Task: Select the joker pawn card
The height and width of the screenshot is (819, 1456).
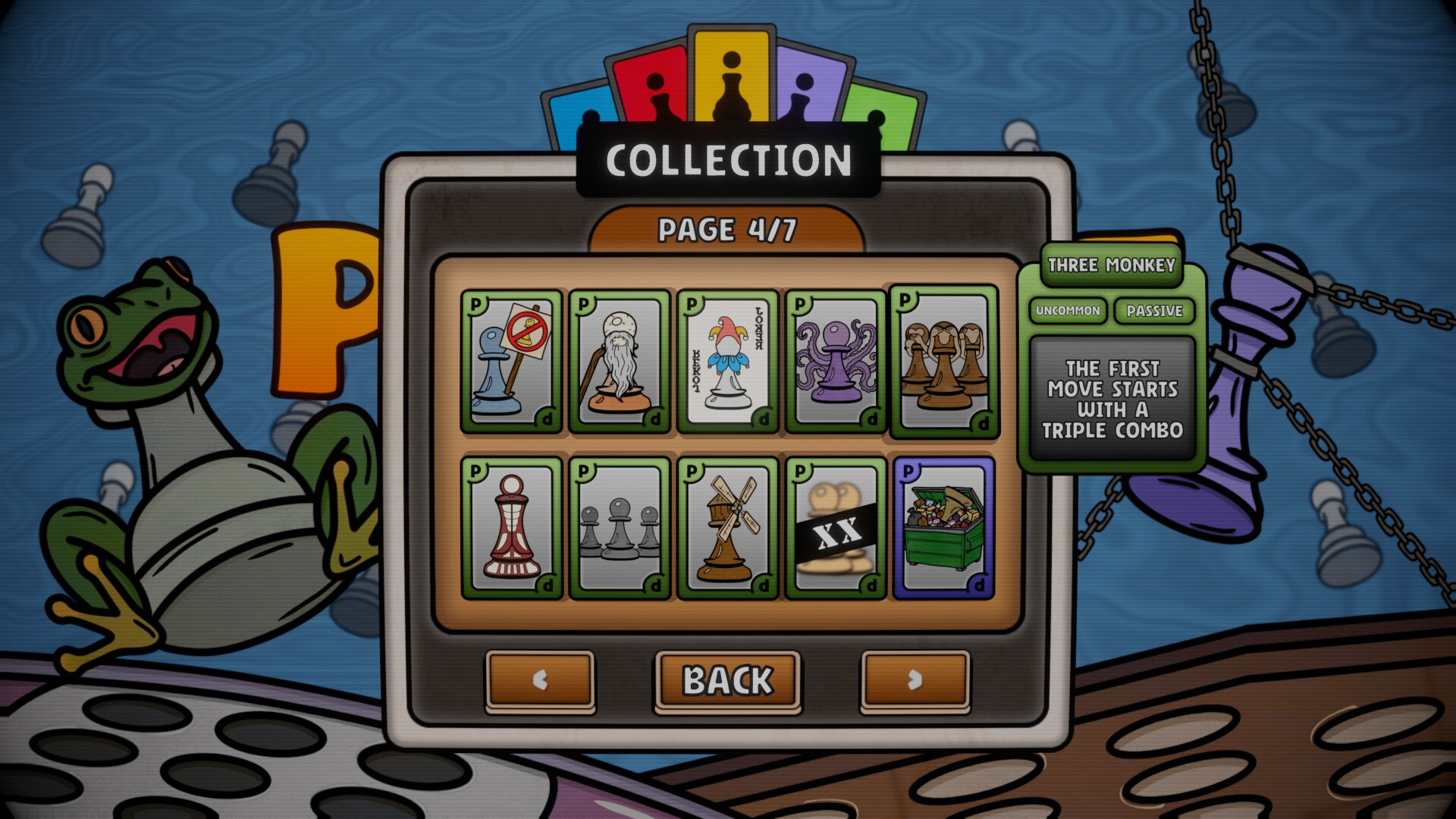Action: click(x=727, y=362)
